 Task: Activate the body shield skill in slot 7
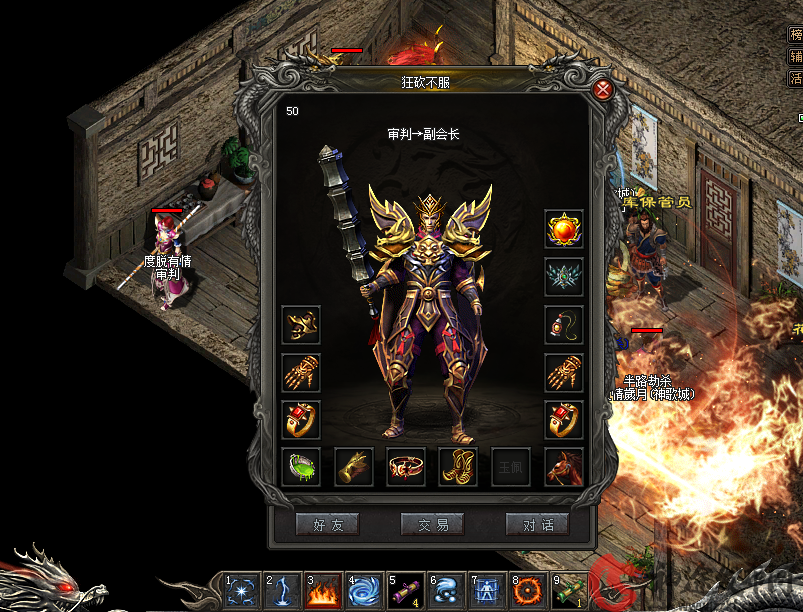point(486,591)
